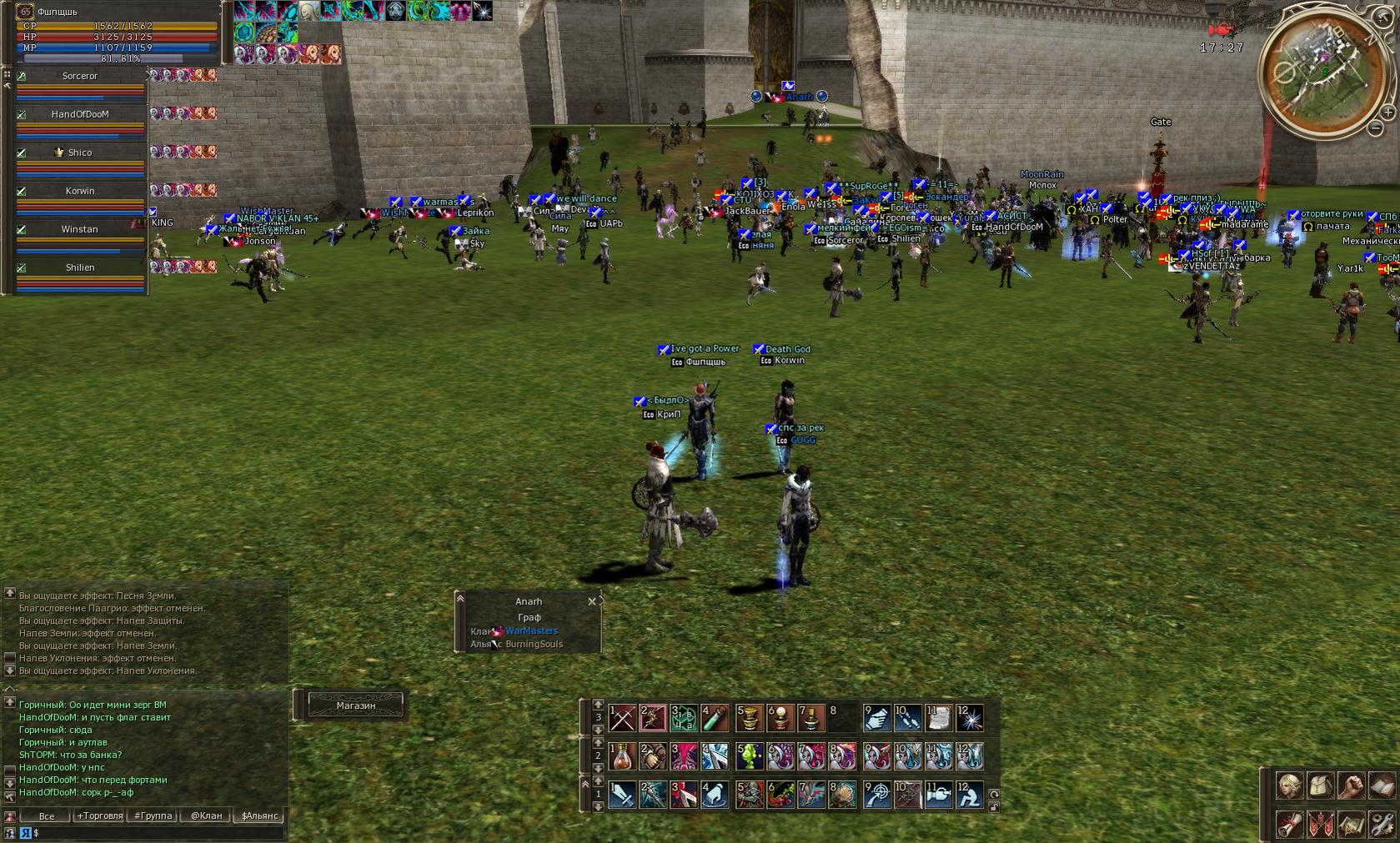Select the Все chat tab
Image resolution: width=1400 pixels, height=843 pixels.
click(47, 815)
